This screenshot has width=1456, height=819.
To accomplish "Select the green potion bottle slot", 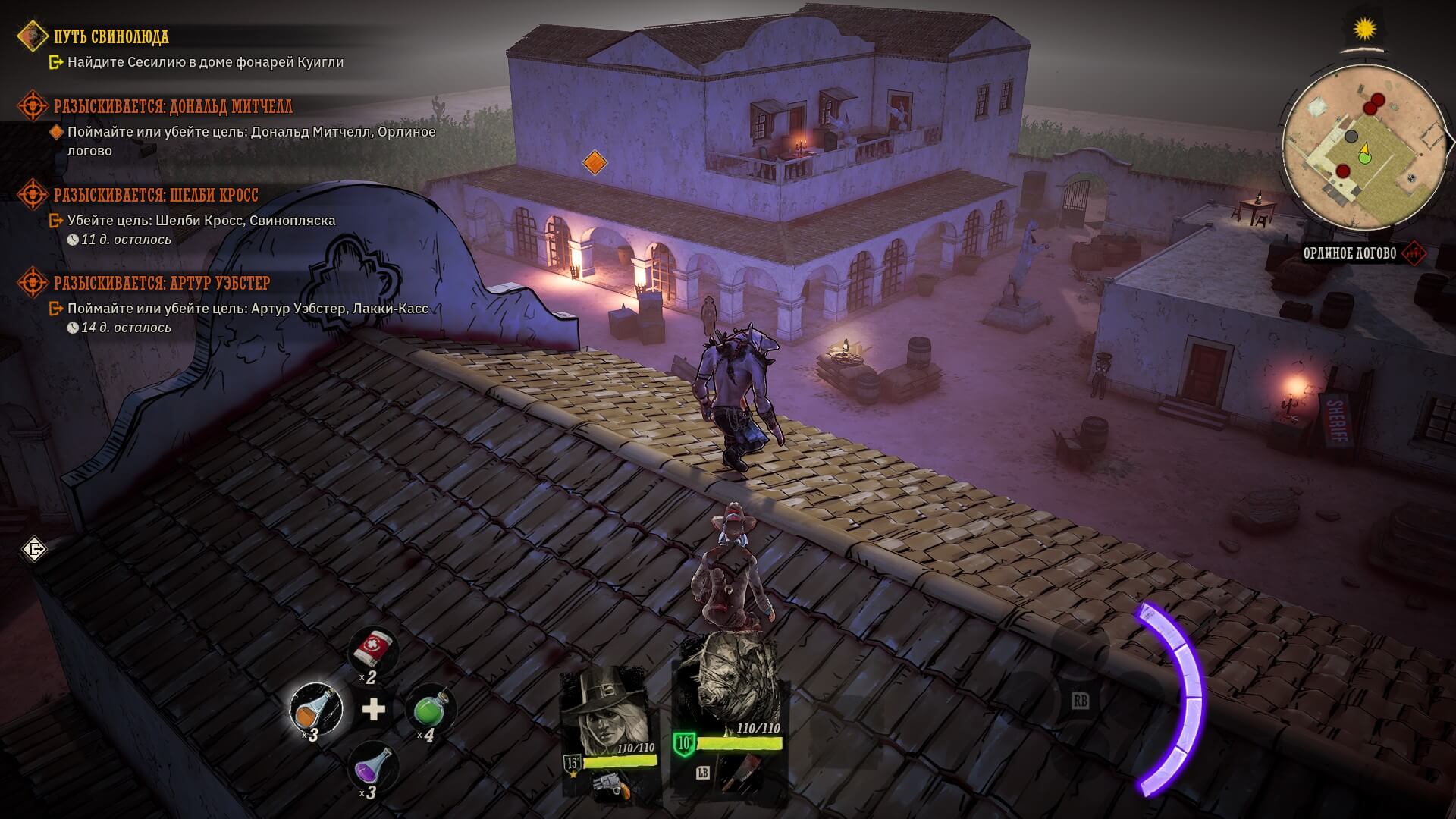I will (x=429, y=710).
